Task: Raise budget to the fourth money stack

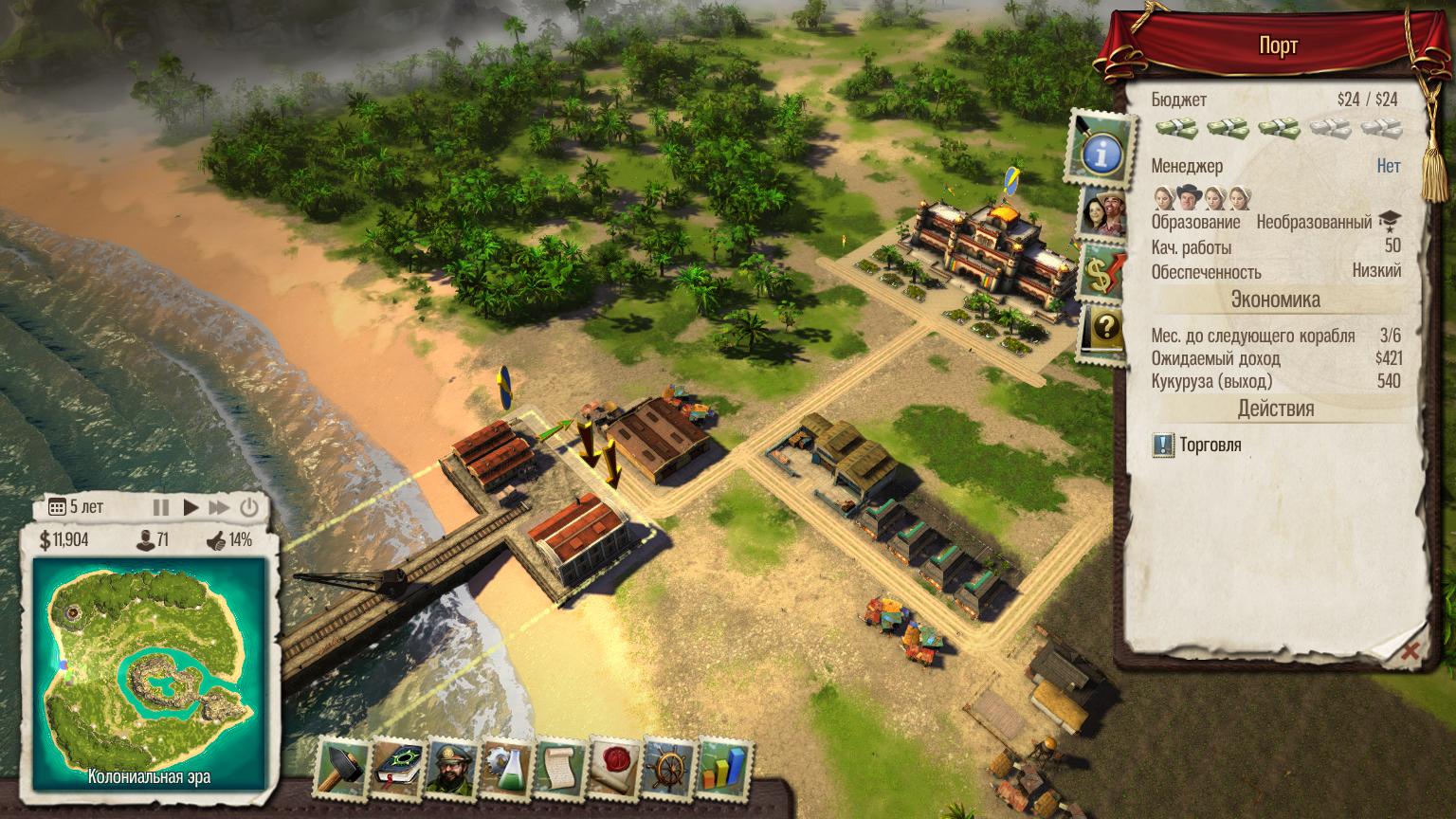Action: pos(1329,129)
